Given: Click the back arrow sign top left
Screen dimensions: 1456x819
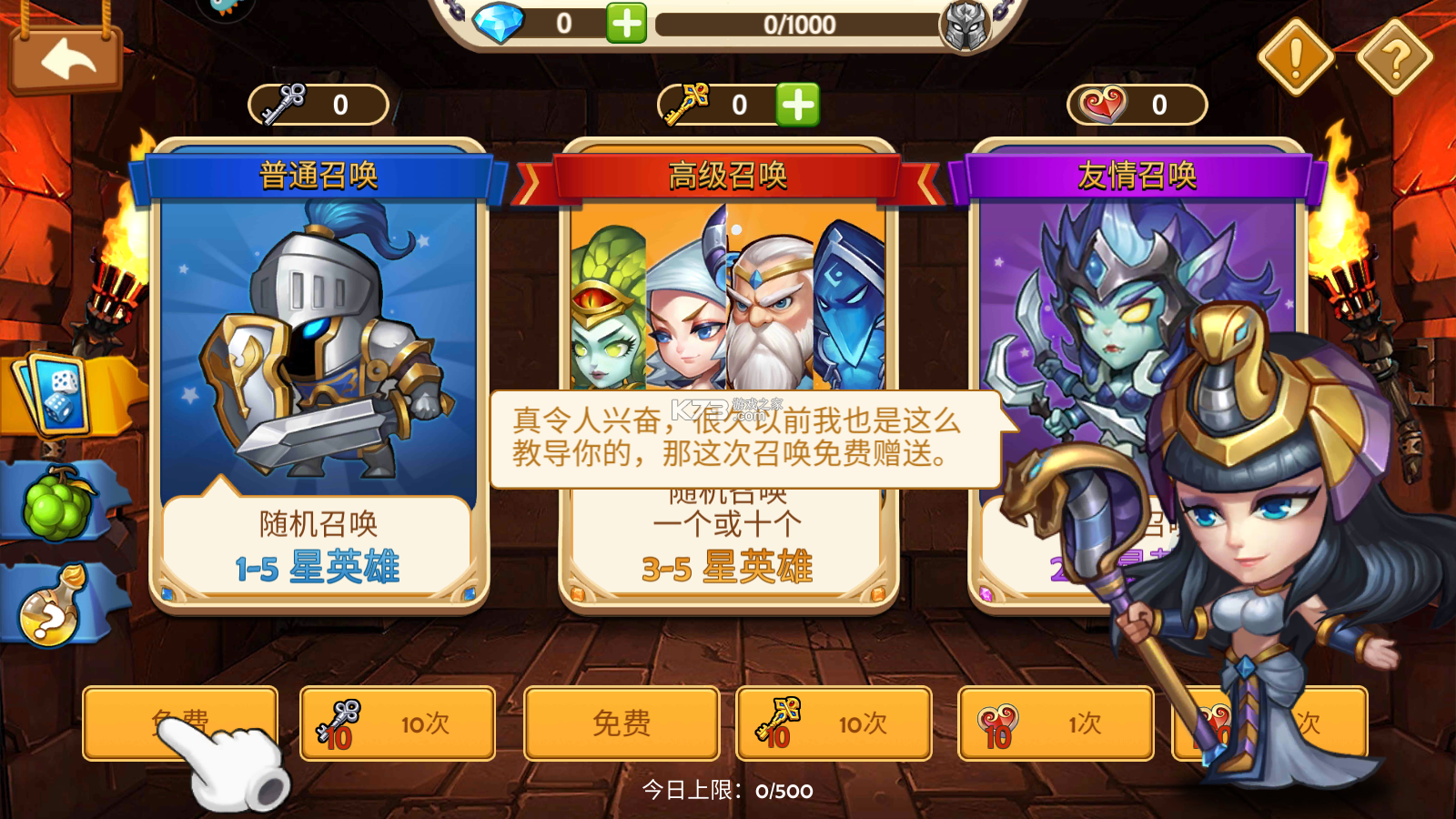Looking at the screenshot, I should point(66,60).
